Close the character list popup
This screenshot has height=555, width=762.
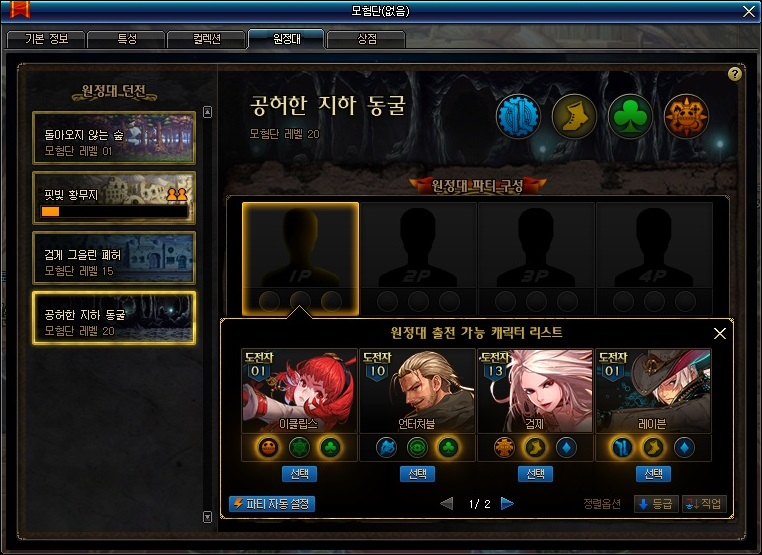[719, 333]
